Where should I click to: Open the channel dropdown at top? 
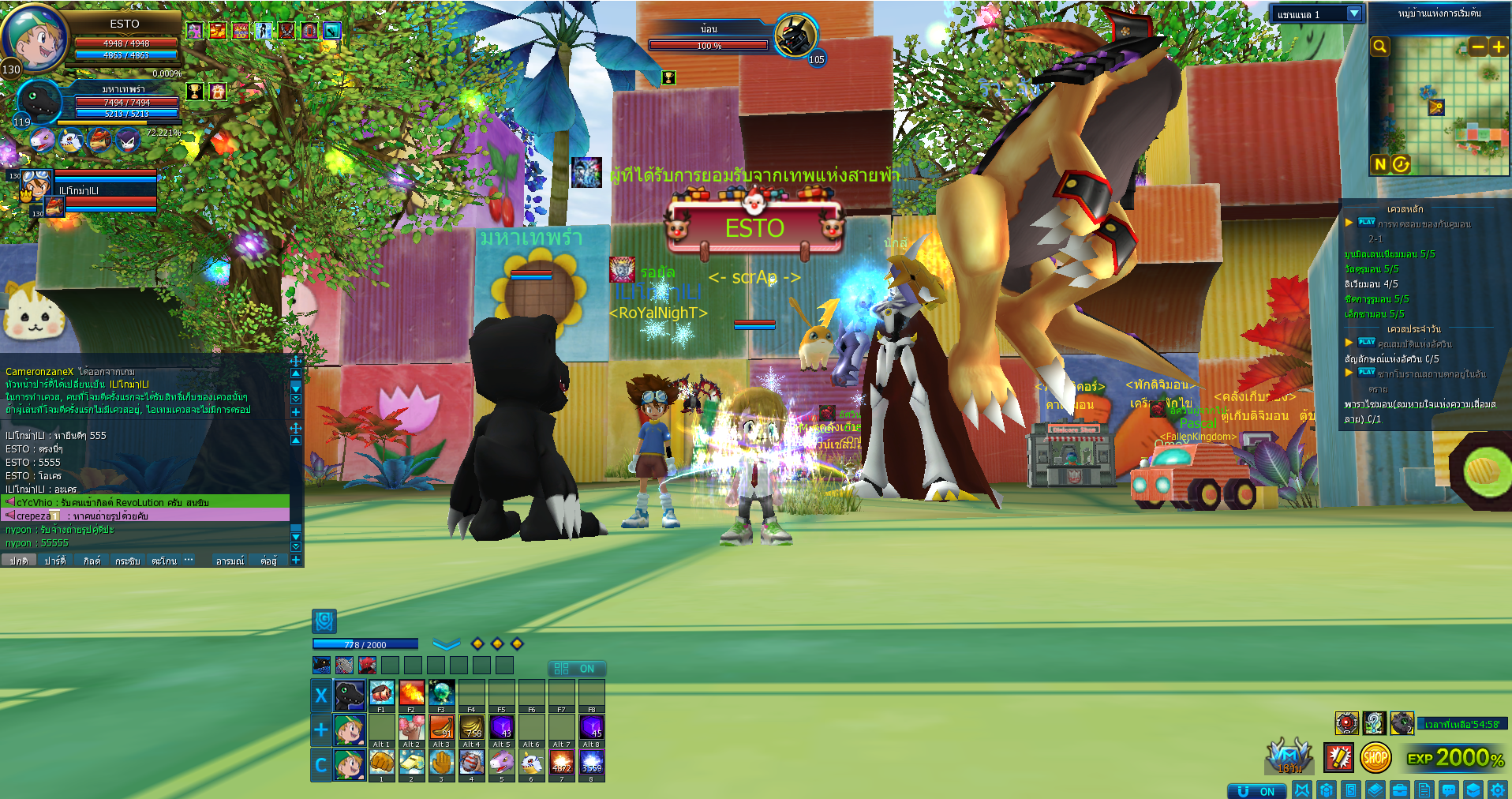(x=1354, y=13)
